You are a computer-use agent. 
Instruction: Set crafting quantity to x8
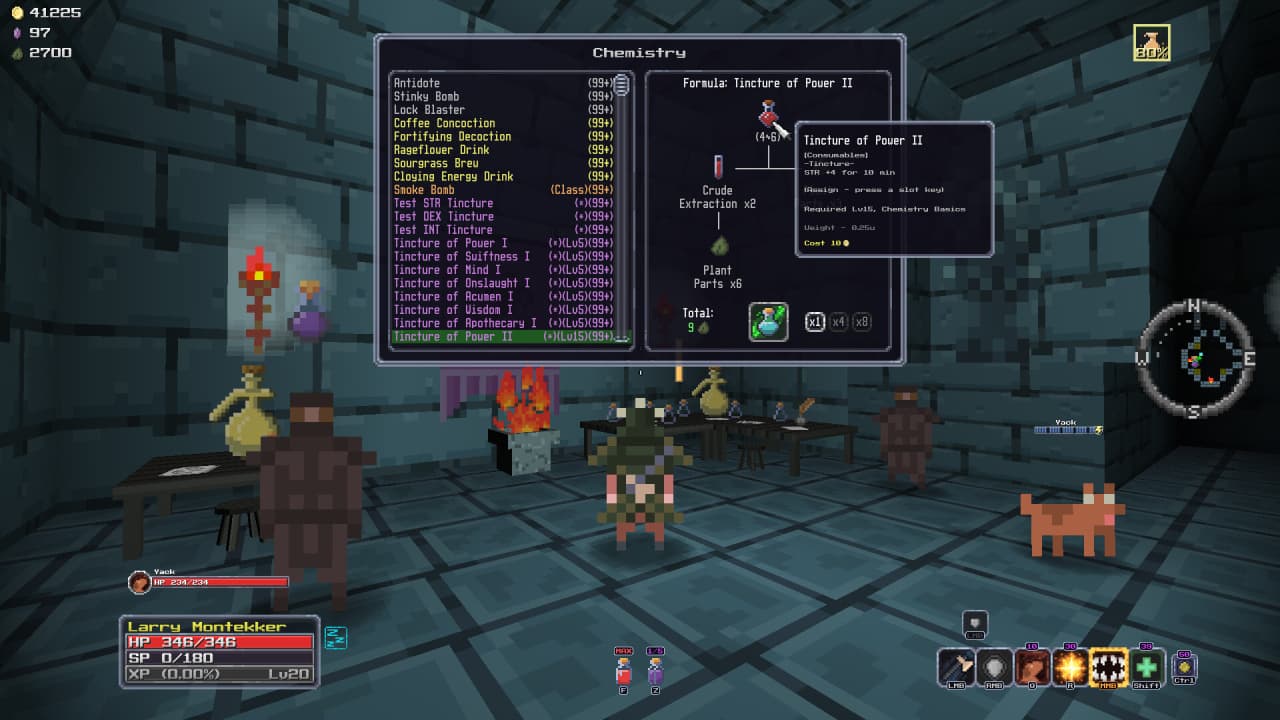(x=861, y=322)
